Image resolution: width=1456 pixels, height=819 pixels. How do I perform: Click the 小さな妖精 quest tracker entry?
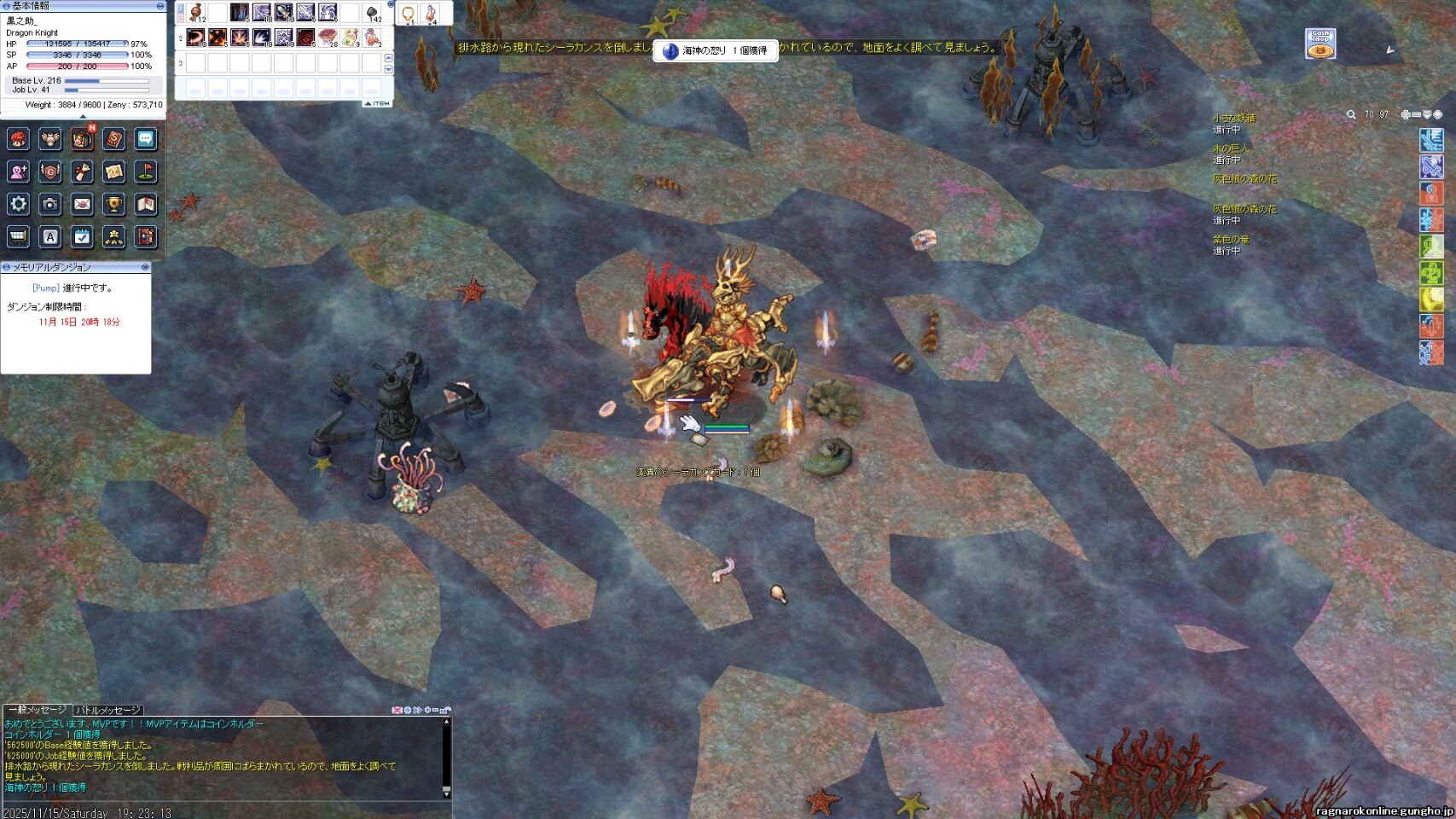(x=1234, y=119)
